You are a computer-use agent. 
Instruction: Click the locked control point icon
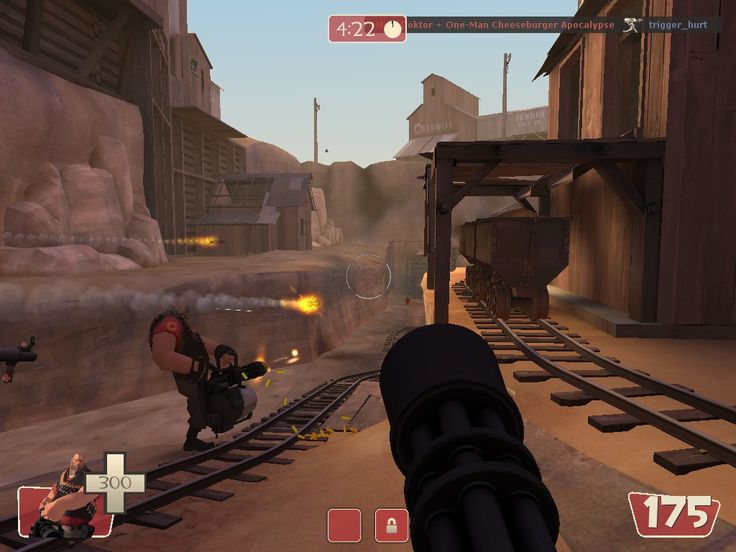(x=391, y=525)
